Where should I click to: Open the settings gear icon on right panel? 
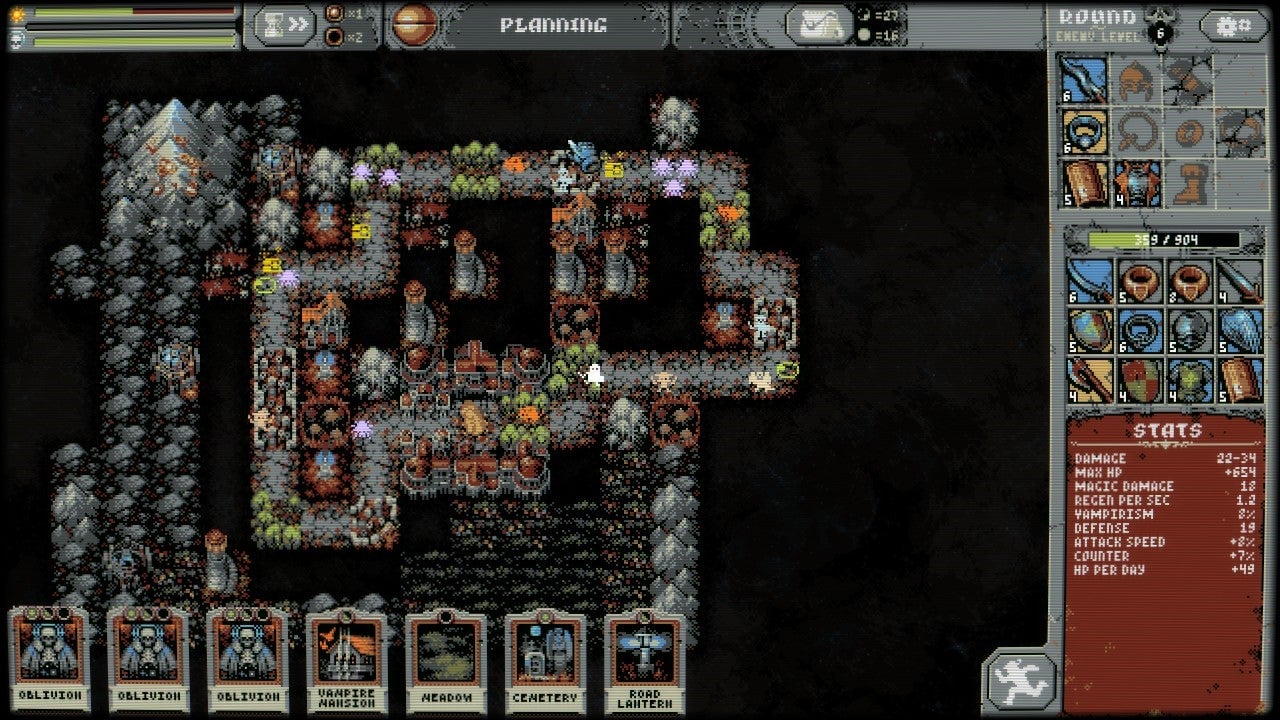[x=1235, y=24]
